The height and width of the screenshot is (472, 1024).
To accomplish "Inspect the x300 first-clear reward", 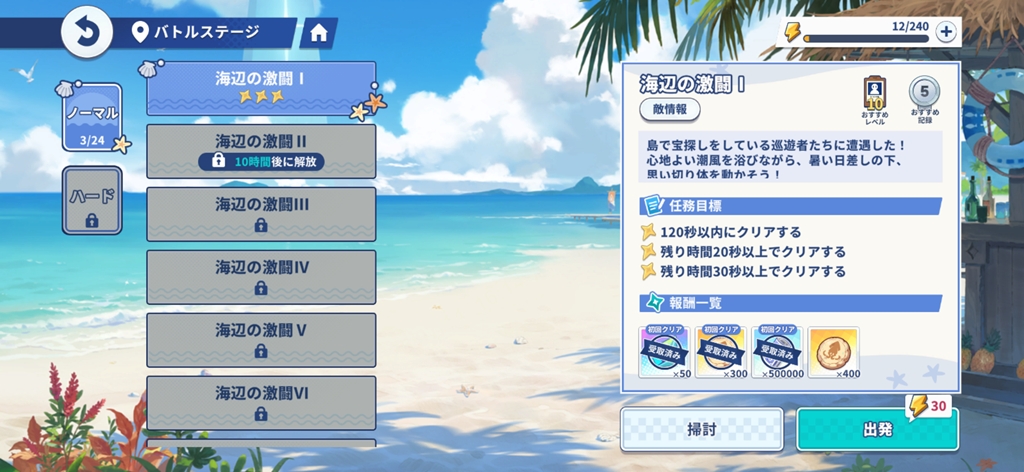I will (721, 351).
